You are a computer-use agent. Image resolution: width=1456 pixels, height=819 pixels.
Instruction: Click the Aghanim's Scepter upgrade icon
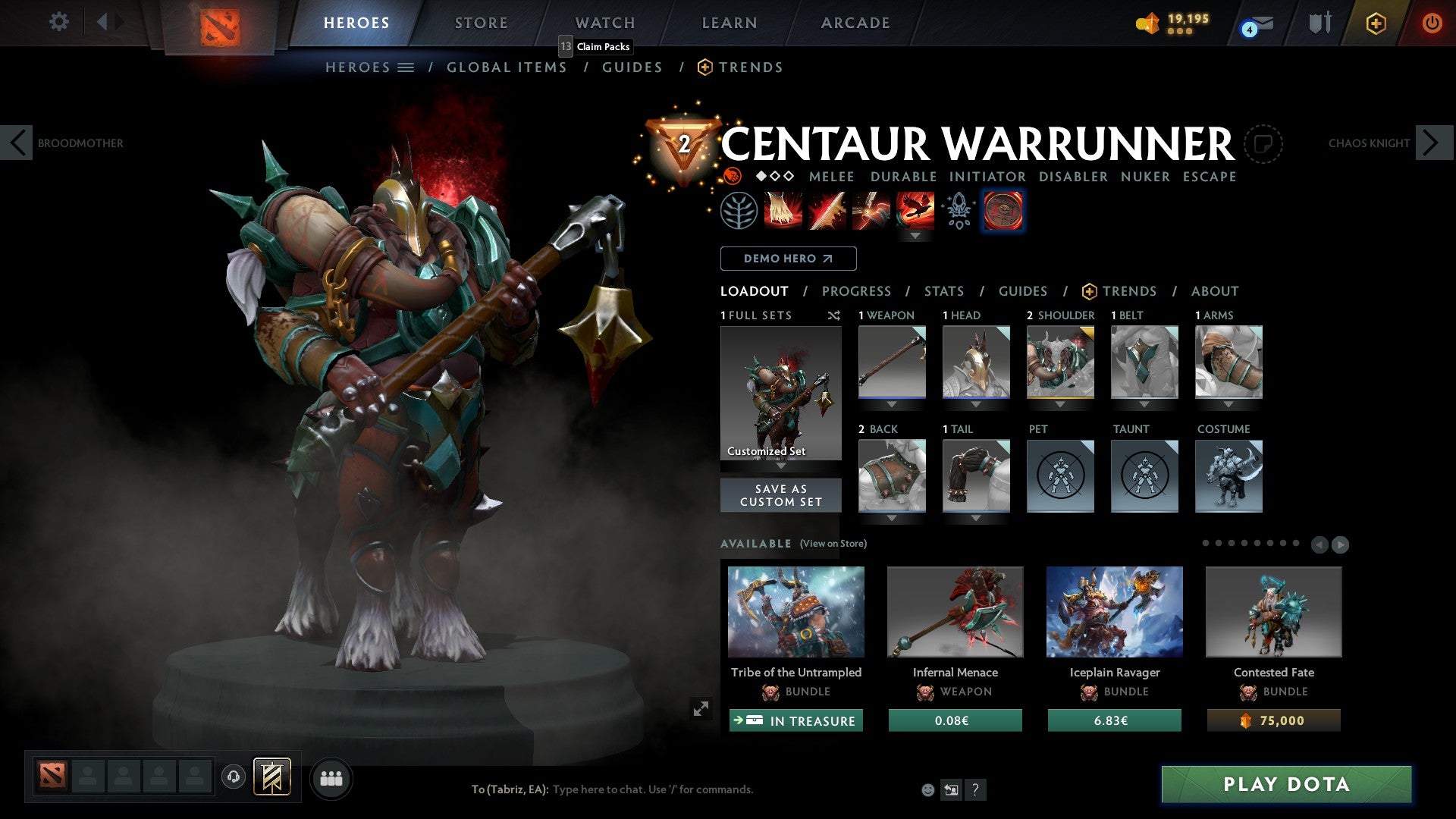958,211
